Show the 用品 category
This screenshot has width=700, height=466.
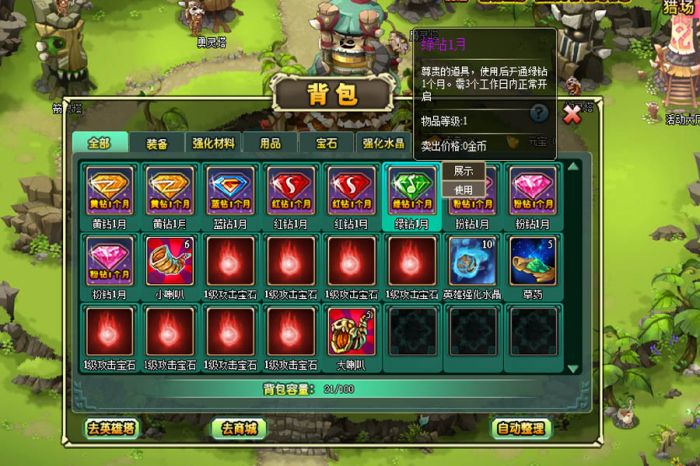270,144
